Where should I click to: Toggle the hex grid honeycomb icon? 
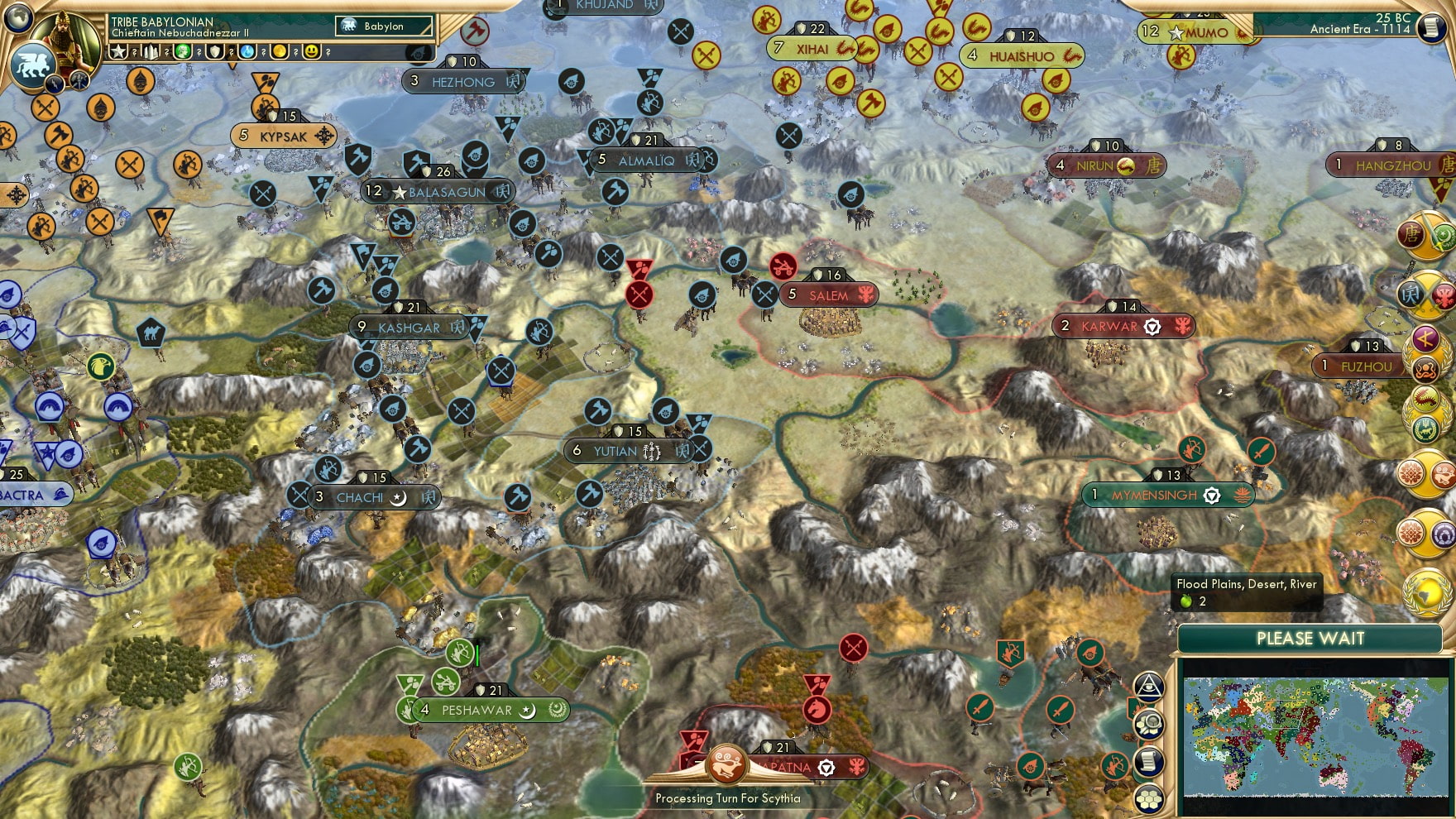[x=1150, y=797]
